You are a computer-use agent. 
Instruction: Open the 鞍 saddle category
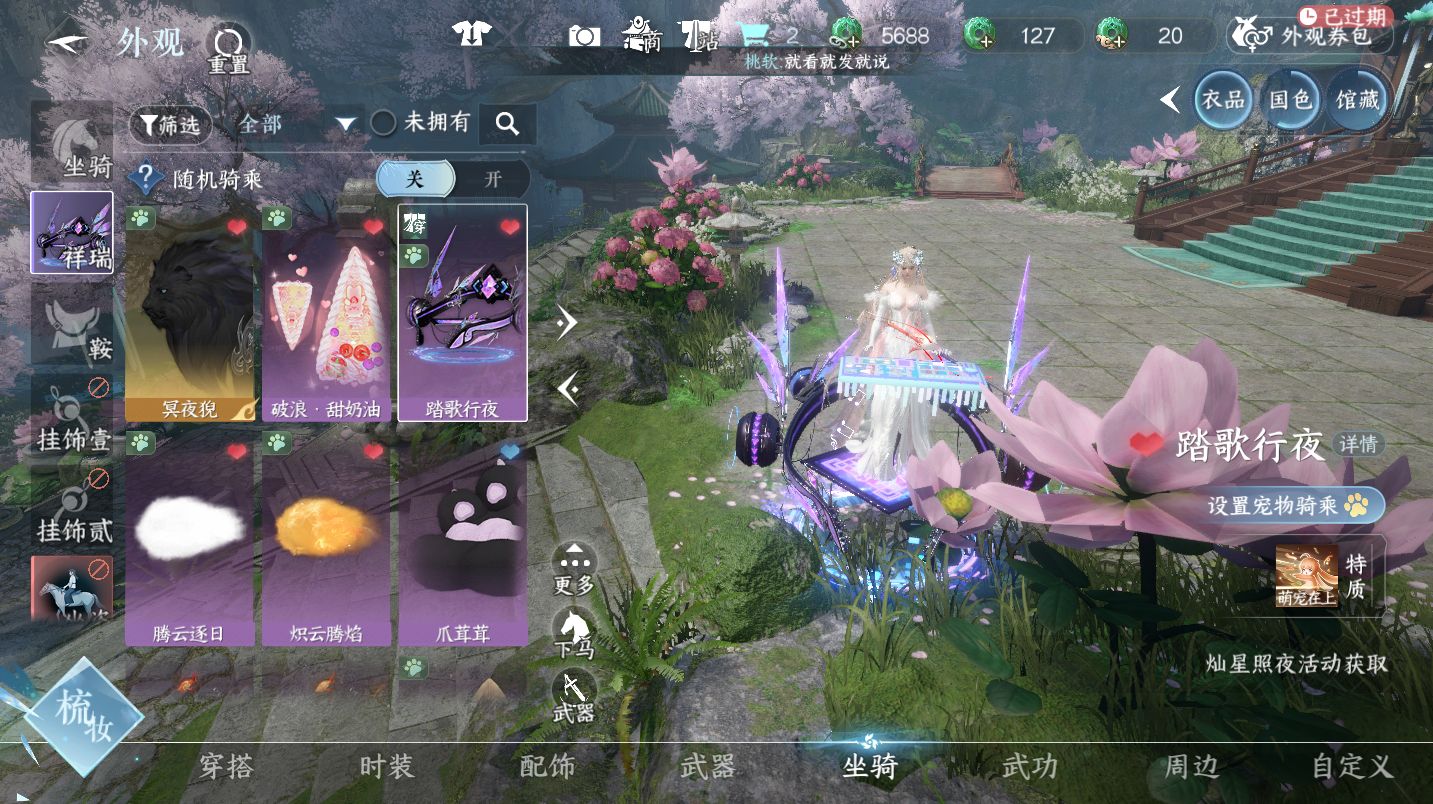click(72, 327)
